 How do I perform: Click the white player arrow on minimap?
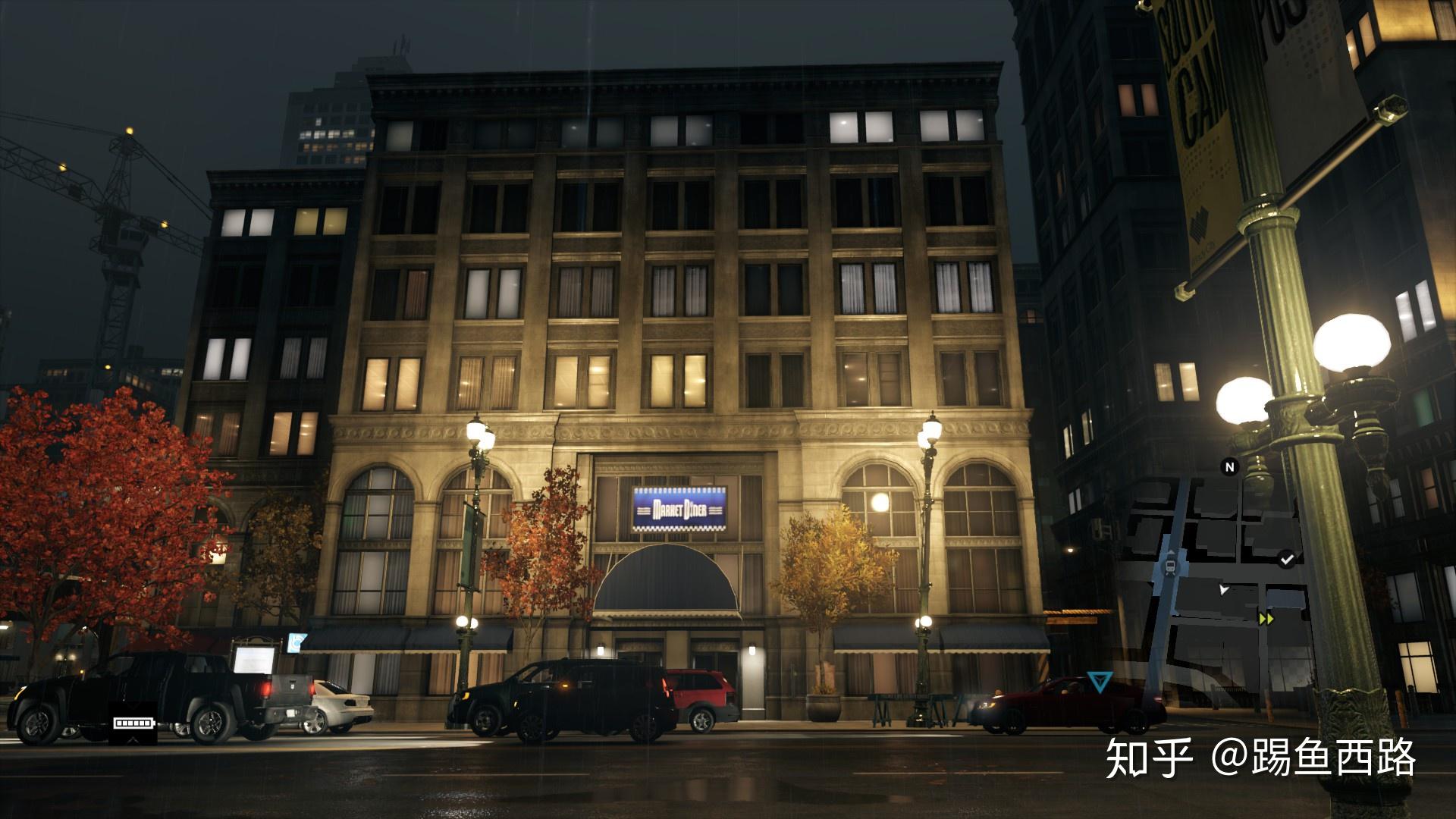tap(1223, 588)
